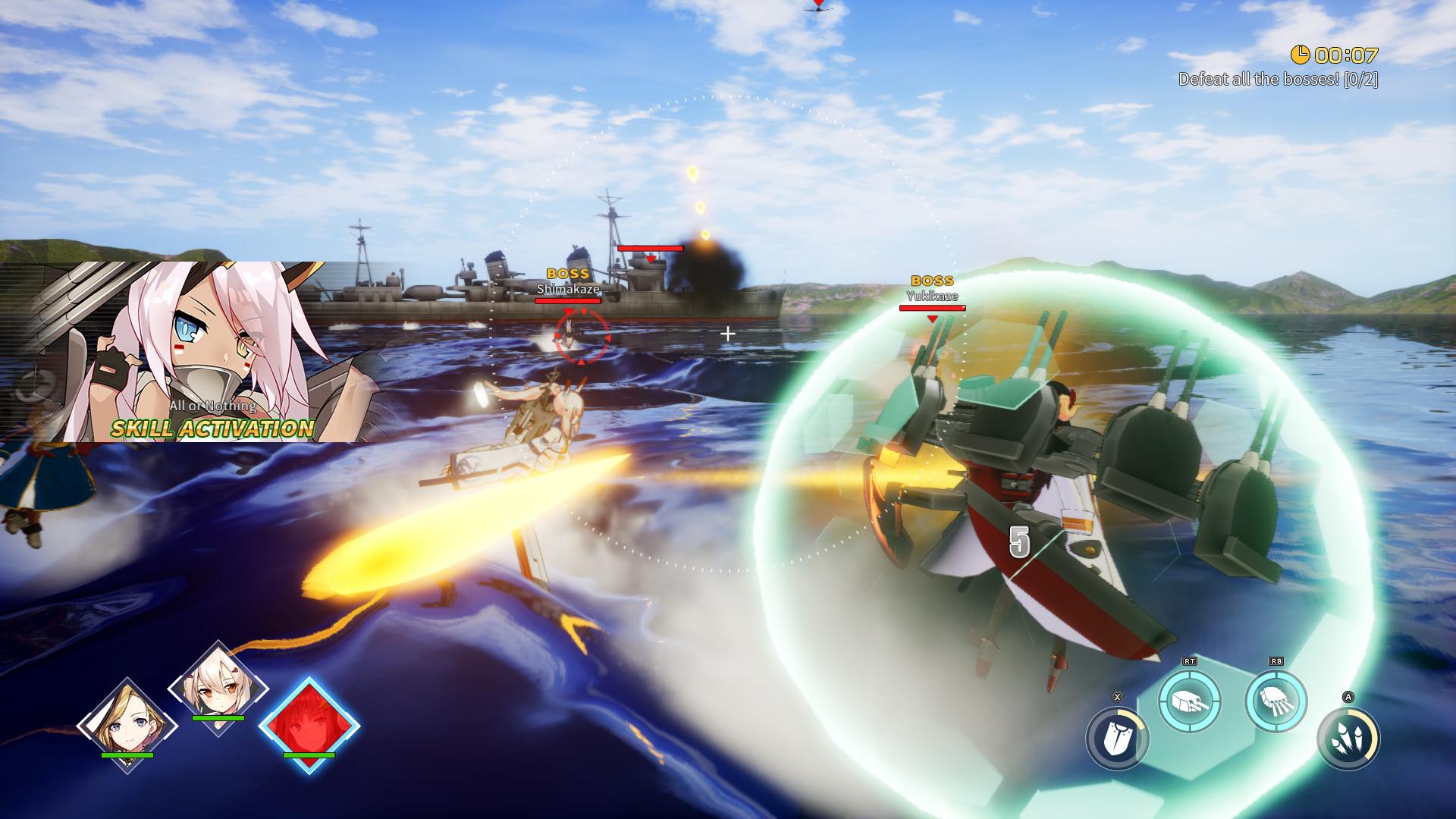Click the X controller button prompt badge
This screenshot has width=1456, height=819.
(1117, 697)
